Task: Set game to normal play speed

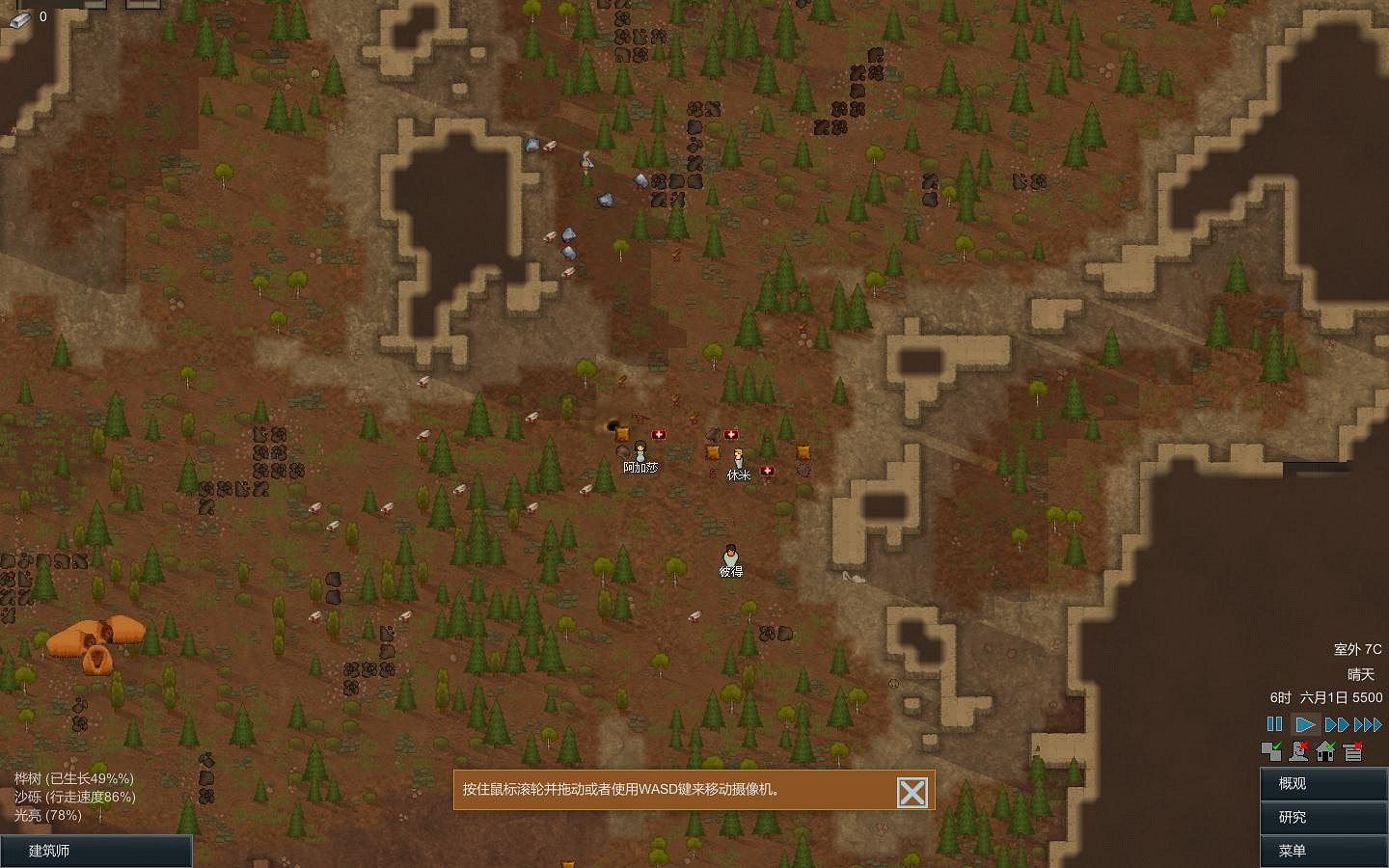Action: pos(1304,724)
